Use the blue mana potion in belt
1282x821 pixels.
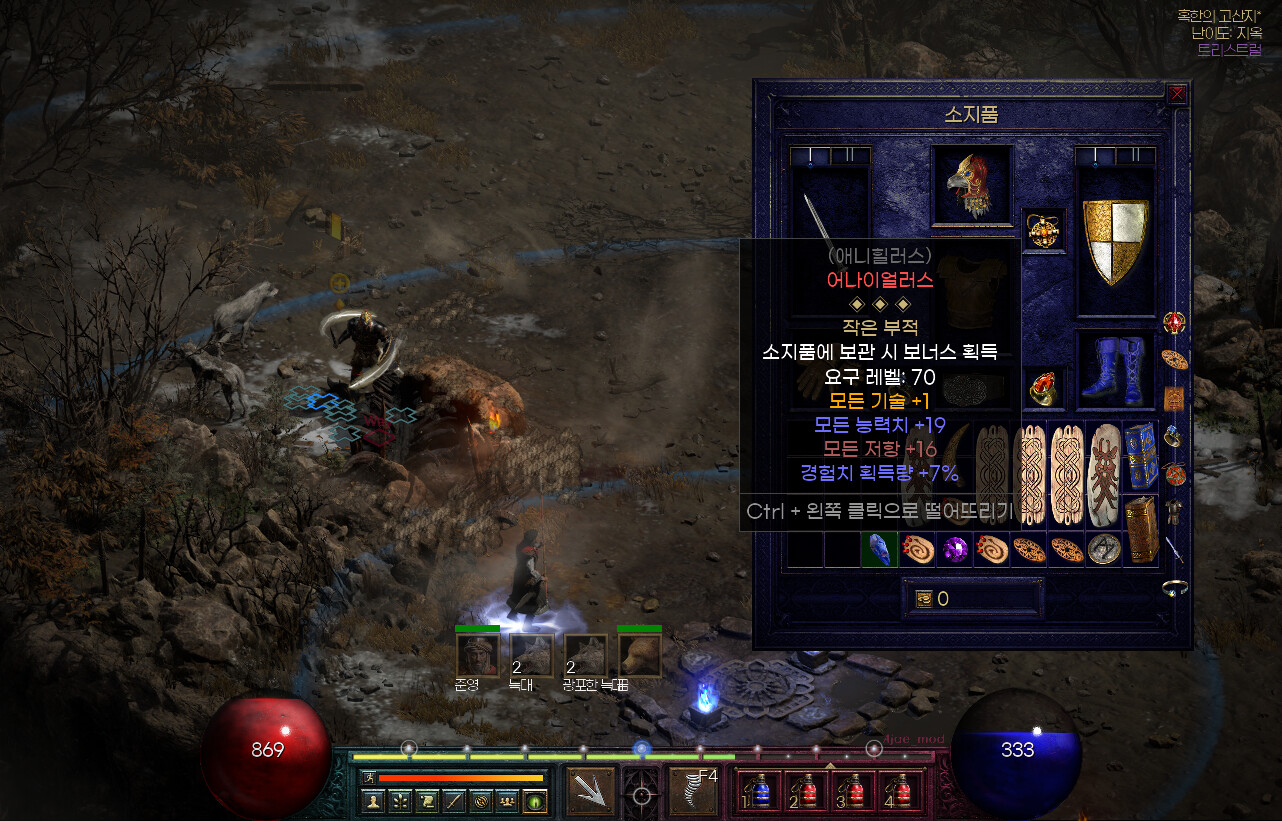pos(759,791)
